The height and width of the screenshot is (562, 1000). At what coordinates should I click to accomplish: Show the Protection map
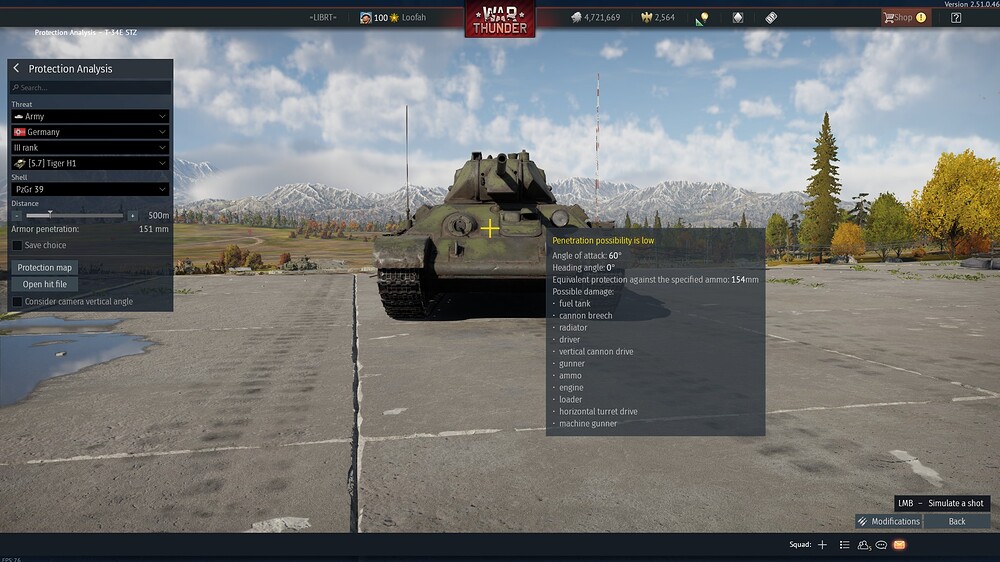pos(45,268)
